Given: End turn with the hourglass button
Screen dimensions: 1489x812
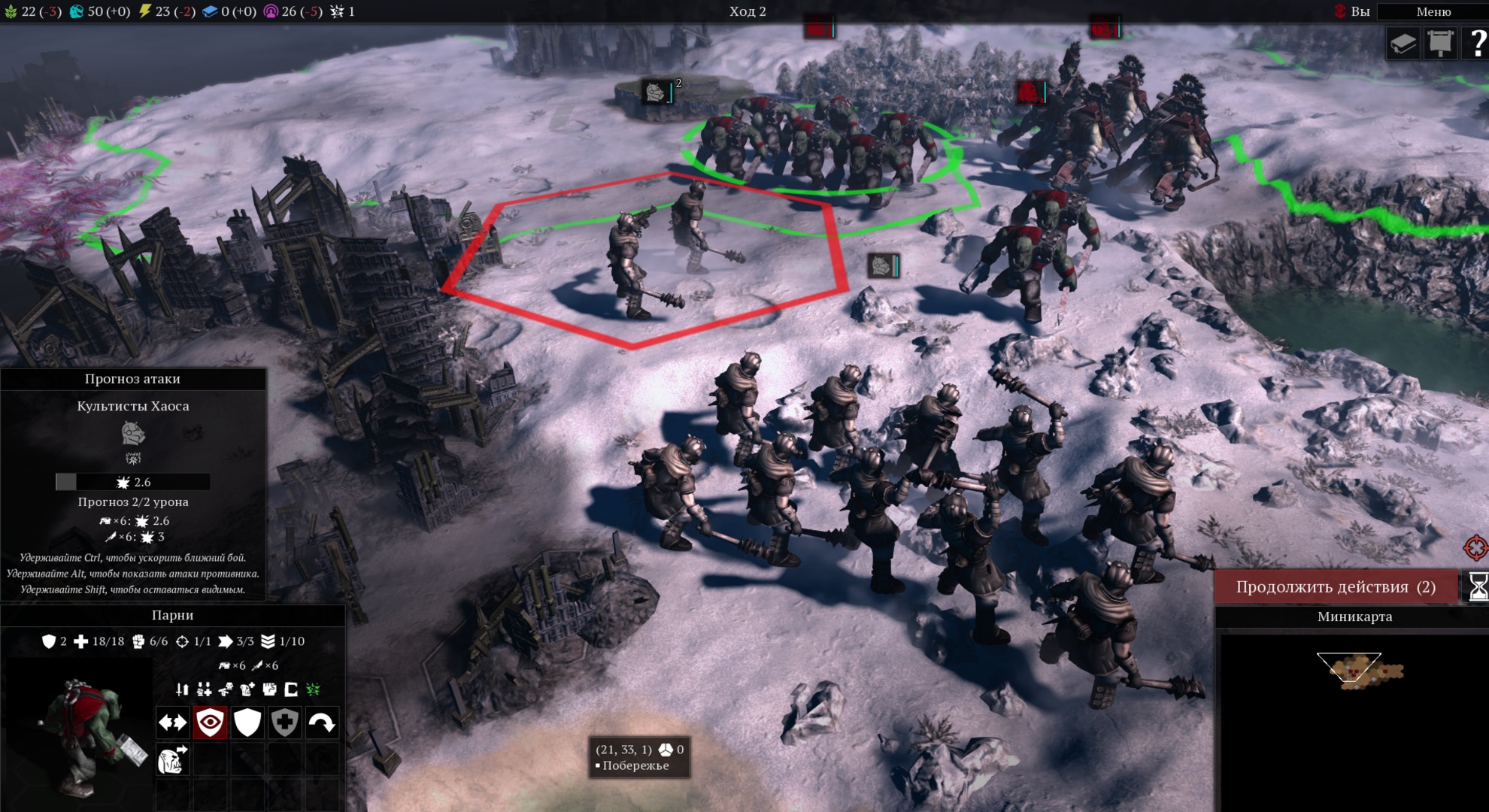Looking at the screenshot, I should click(x=1477, y=587).
